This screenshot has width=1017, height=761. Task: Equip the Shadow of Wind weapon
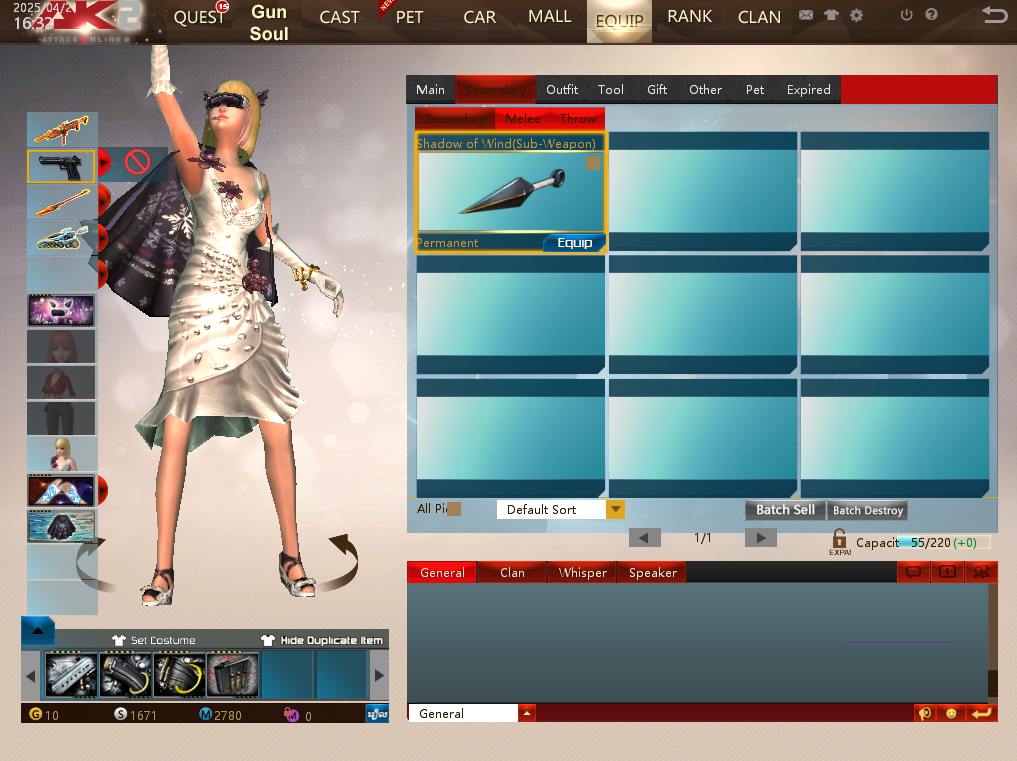[x=574, y=243]
